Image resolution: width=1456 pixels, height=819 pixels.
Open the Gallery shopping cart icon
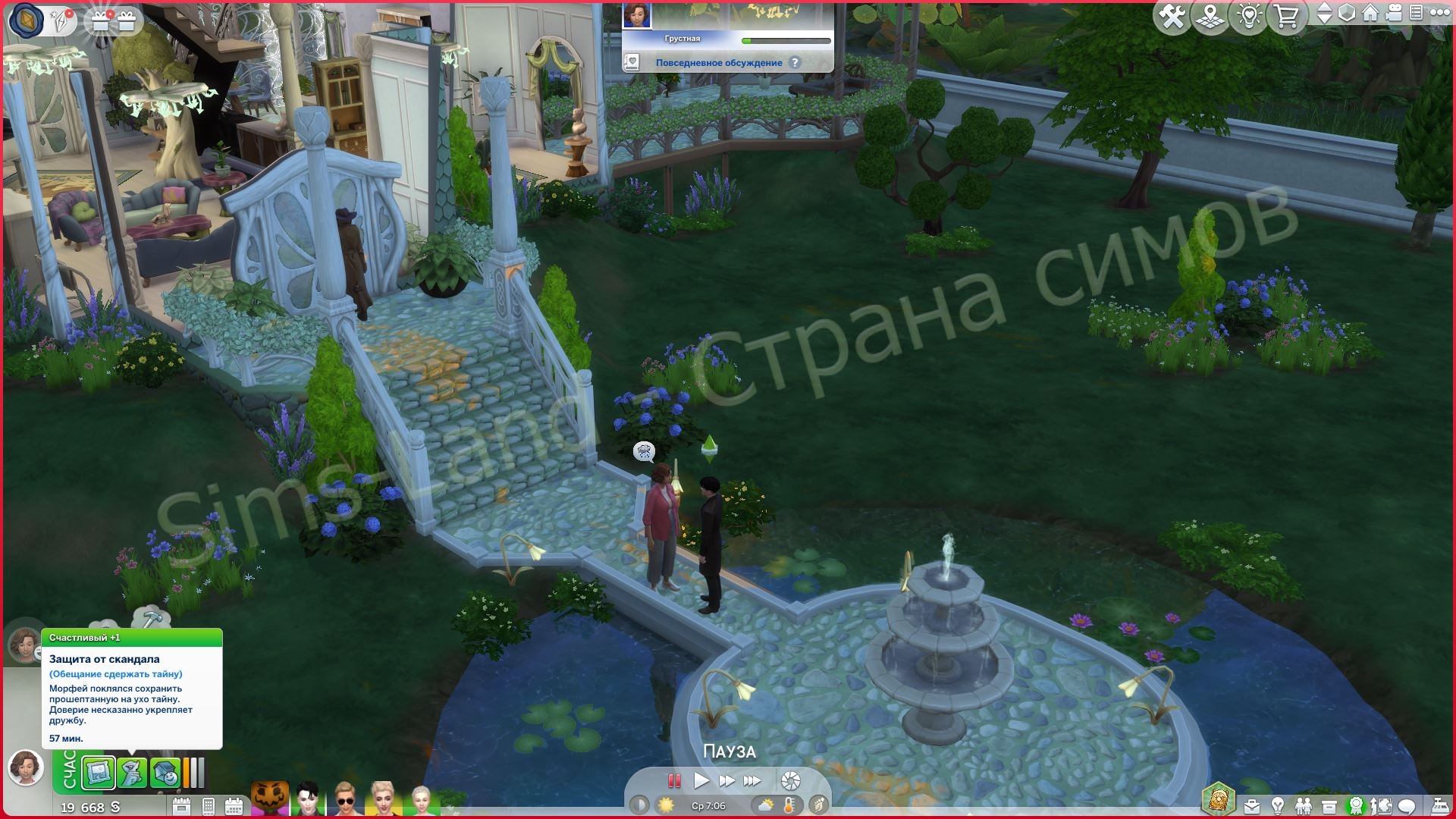[1287, 13]
